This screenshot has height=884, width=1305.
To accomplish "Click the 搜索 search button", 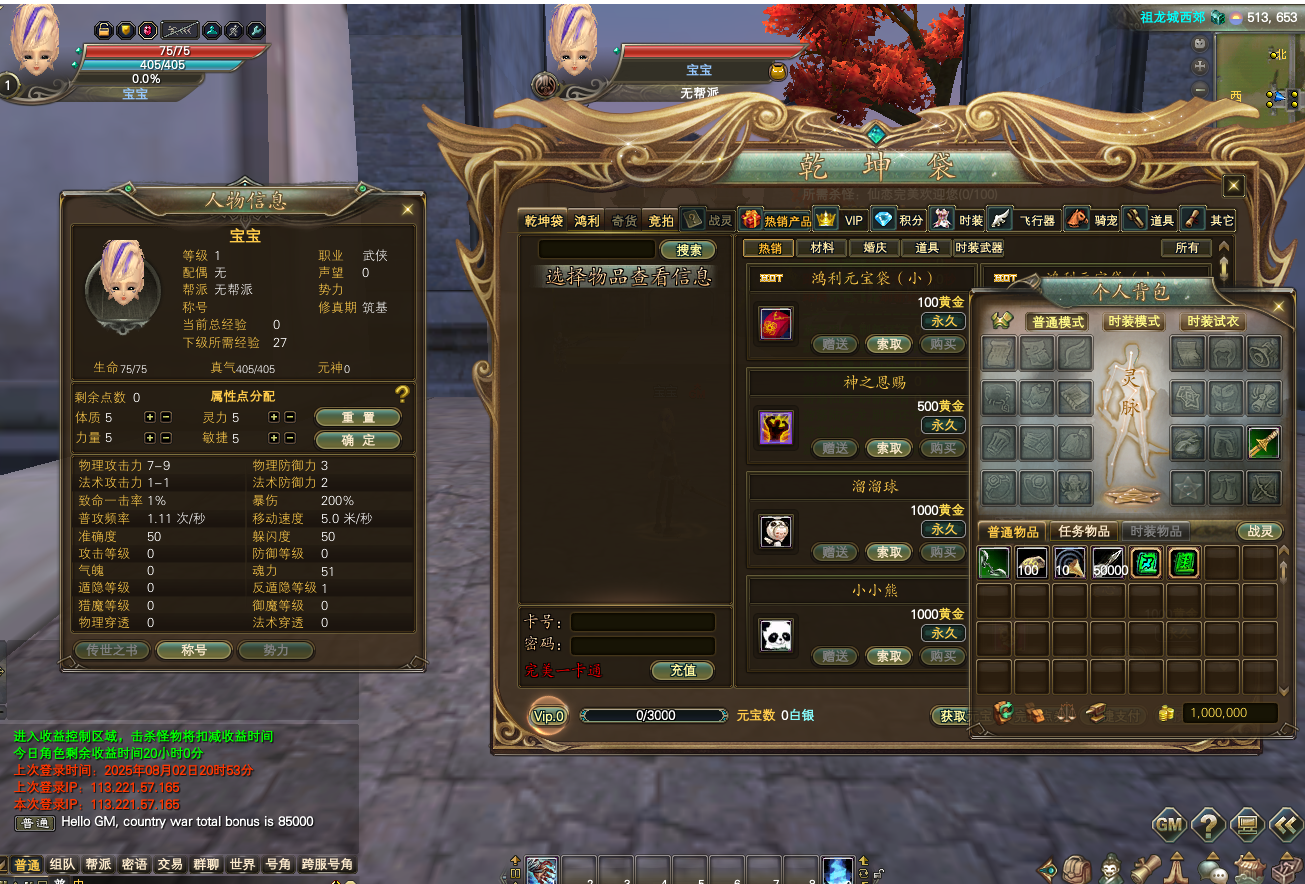I will (688, 250).
